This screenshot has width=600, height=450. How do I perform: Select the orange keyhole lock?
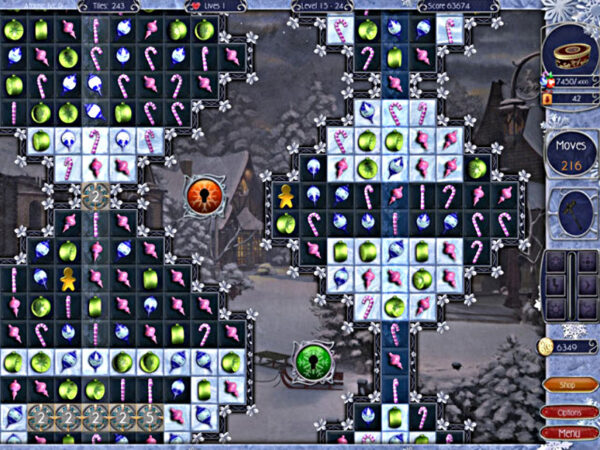202,192
